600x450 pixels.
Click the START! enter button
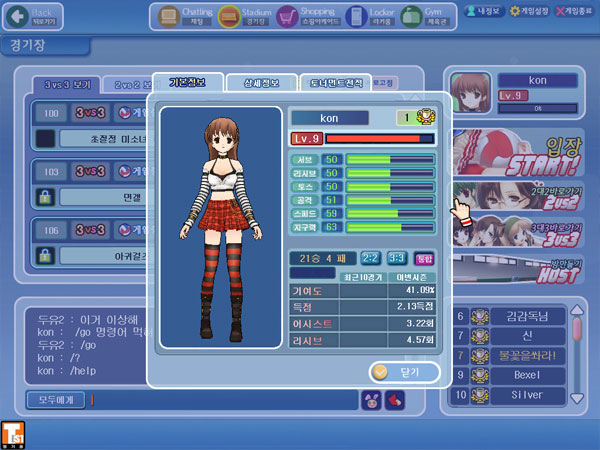point(520,154)
